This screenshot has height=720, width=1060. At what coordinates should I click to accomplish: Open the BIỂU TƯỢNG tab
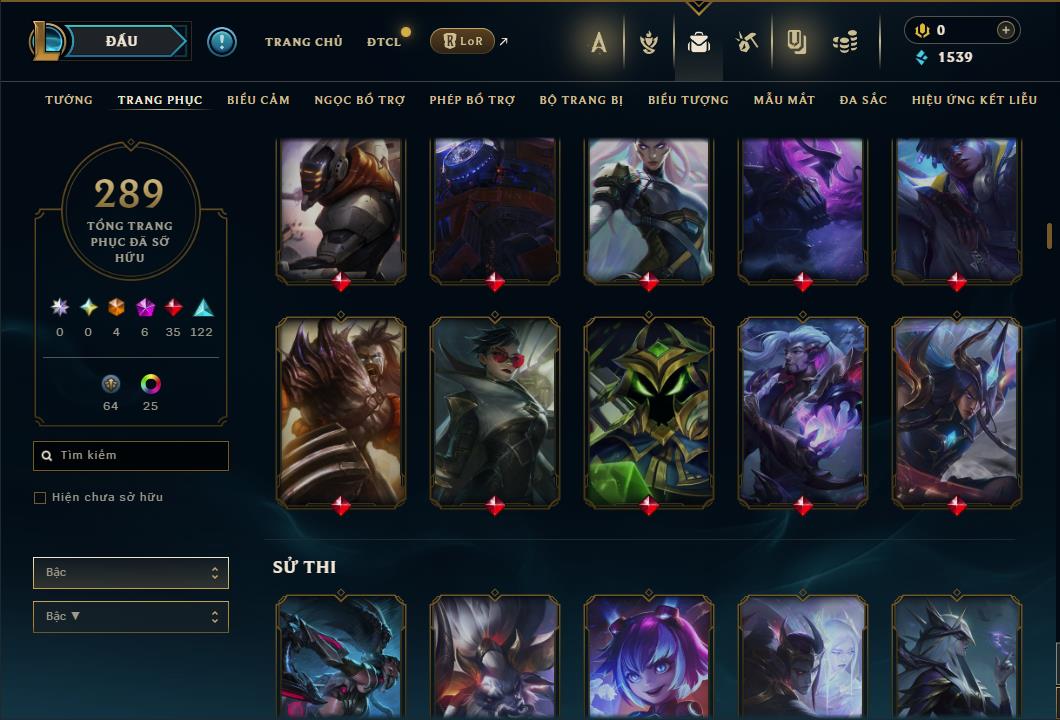coord(688,100)
